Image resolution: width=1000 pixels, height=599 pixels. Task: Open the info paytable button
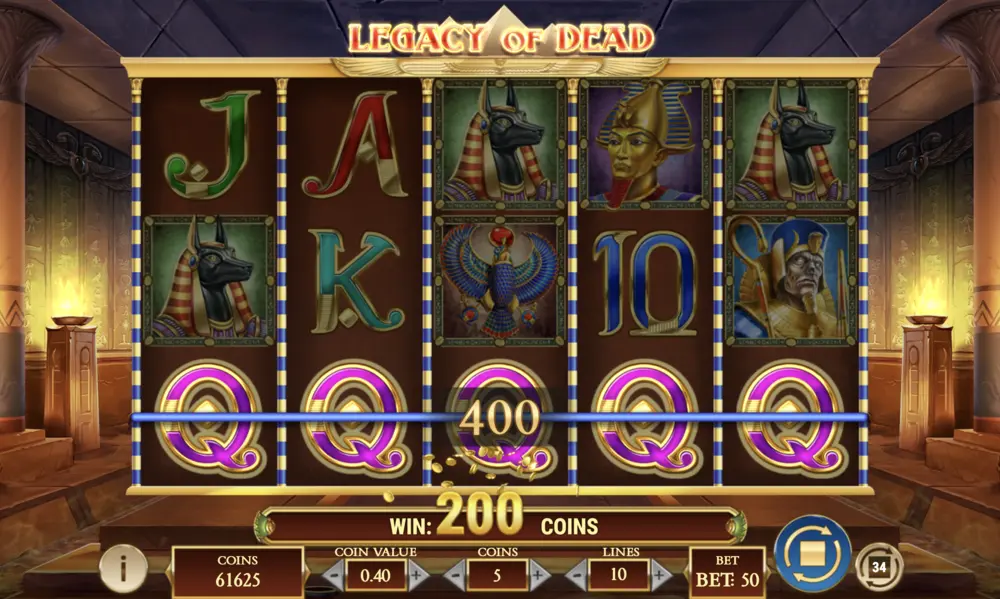pos(123,570)
